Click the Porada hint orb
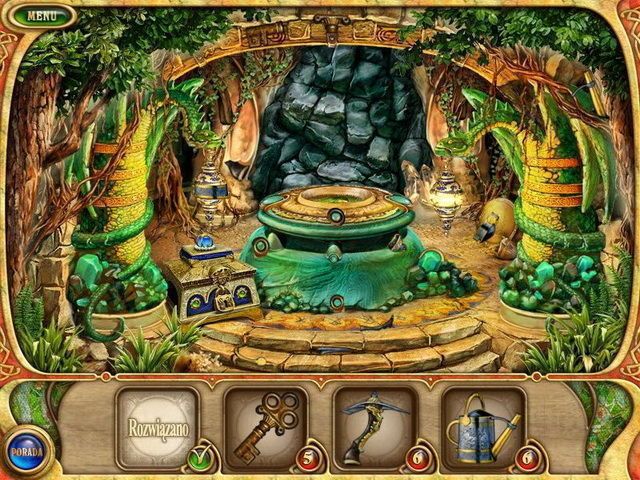 pos(23,447)
